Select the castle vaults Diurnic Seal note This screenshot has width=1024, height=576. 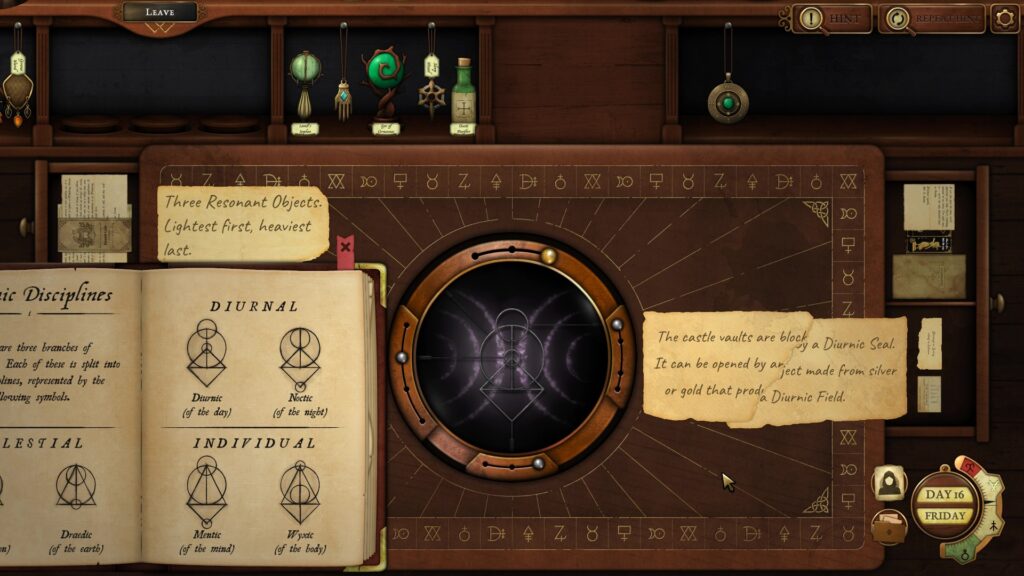[774, 367]
